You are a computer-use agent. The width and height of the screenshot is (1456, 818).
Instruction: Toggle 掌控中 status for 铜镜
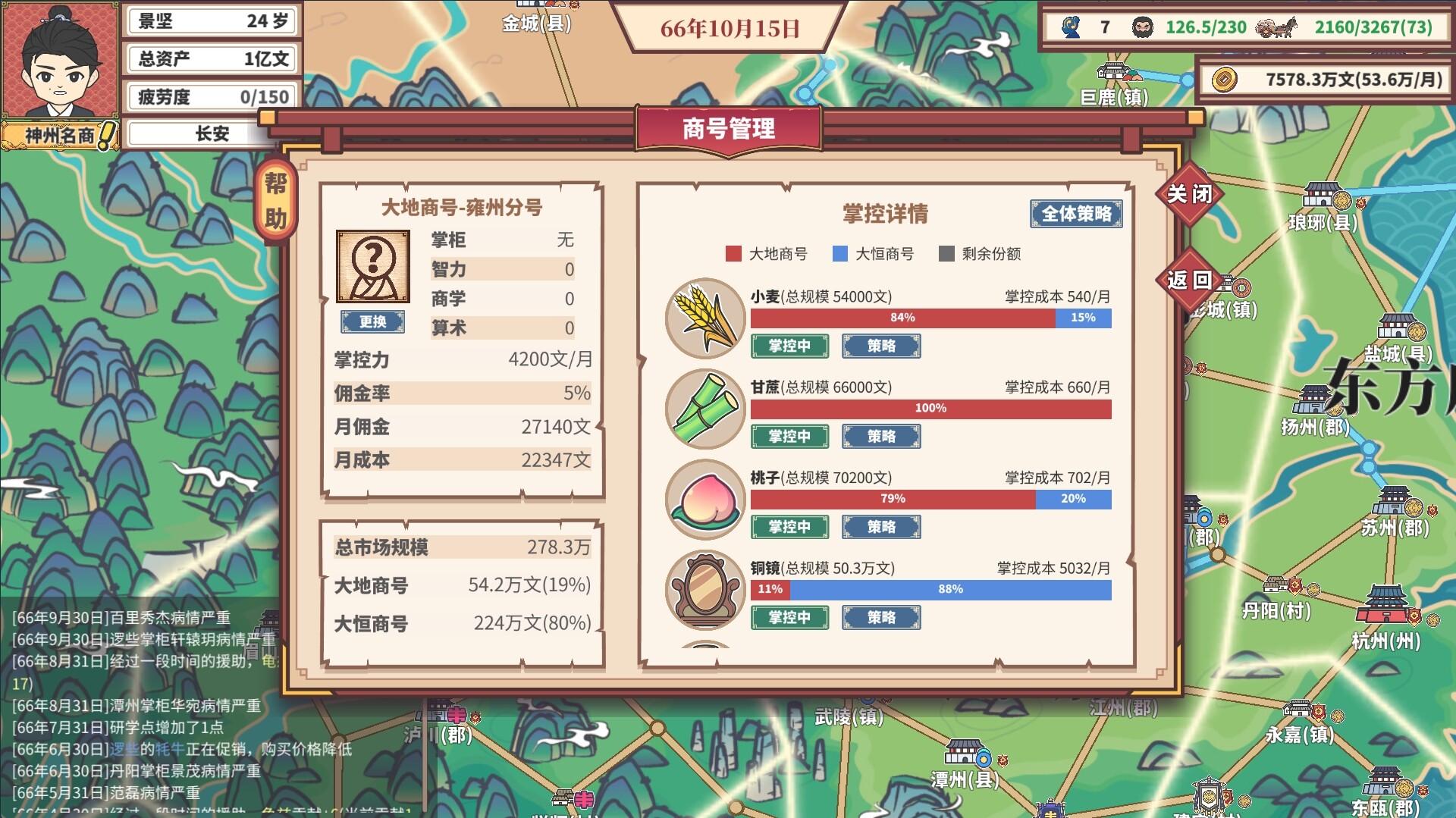pyautogui.click(x=789, y=617)
